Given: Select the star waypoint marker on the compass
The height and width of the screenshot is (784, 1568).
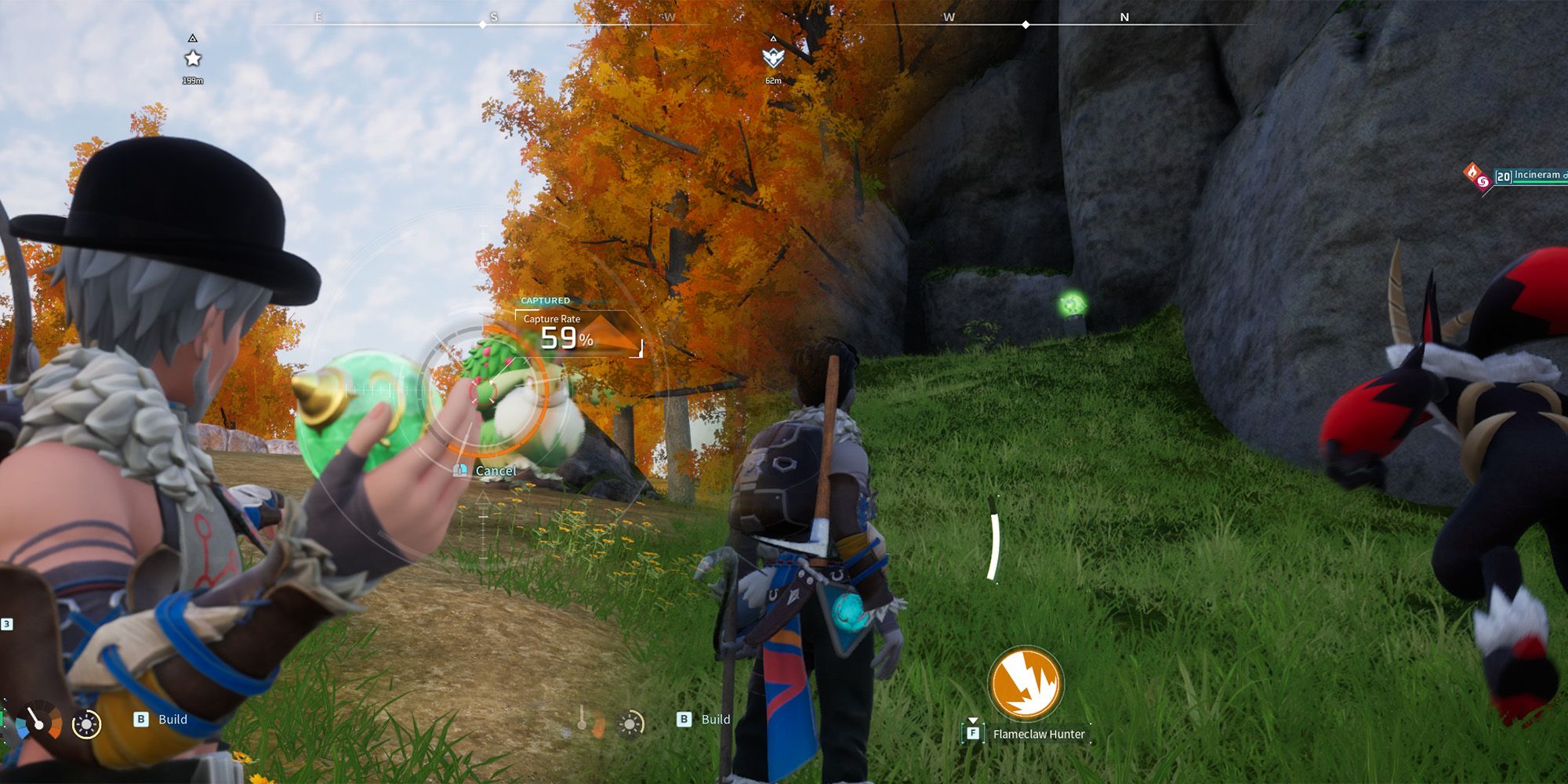Looking at the screenshot, I should (x=193, y=59).
